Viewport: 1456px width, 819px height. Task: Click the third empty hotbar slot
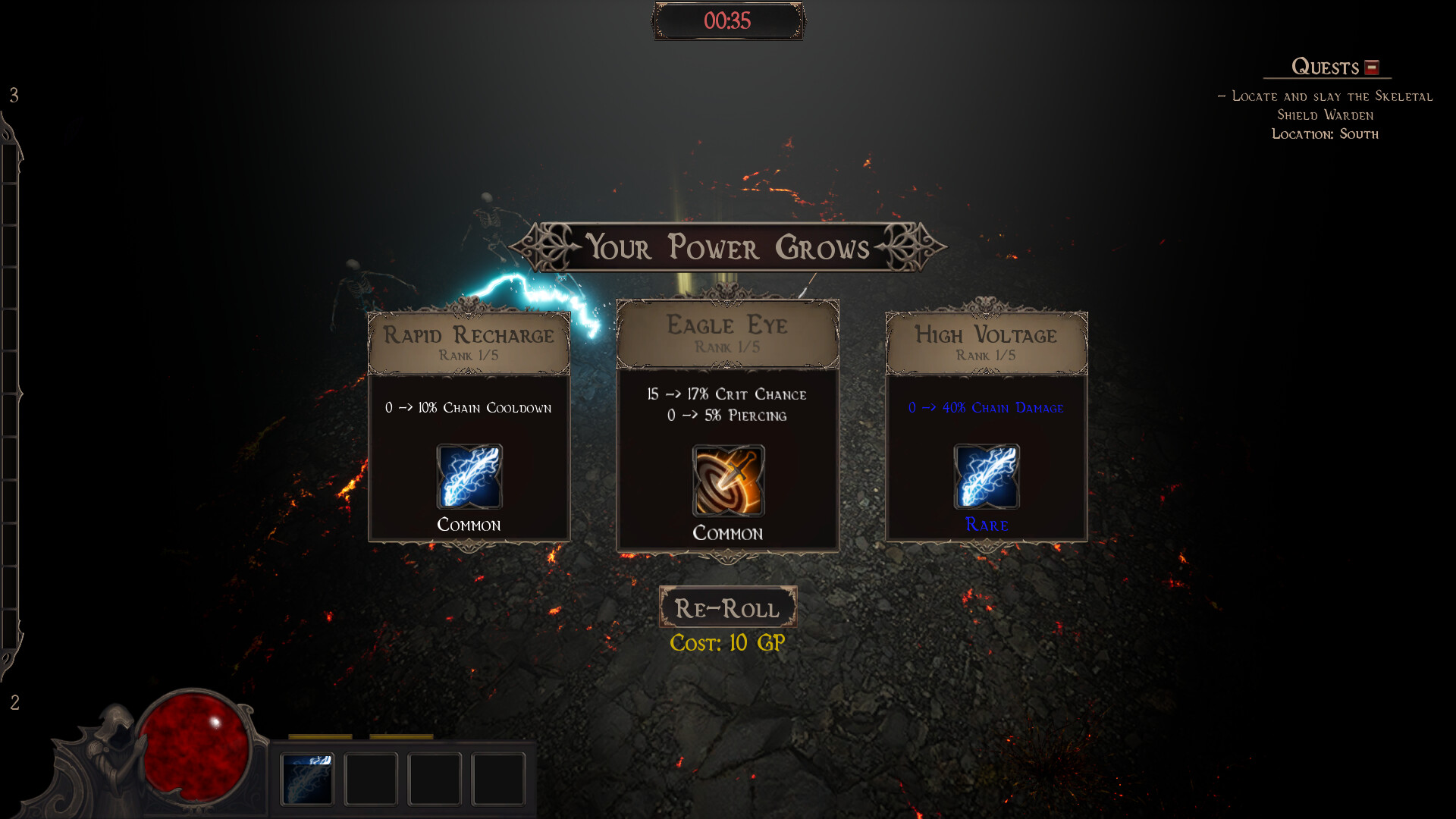(x=435, y=778)
